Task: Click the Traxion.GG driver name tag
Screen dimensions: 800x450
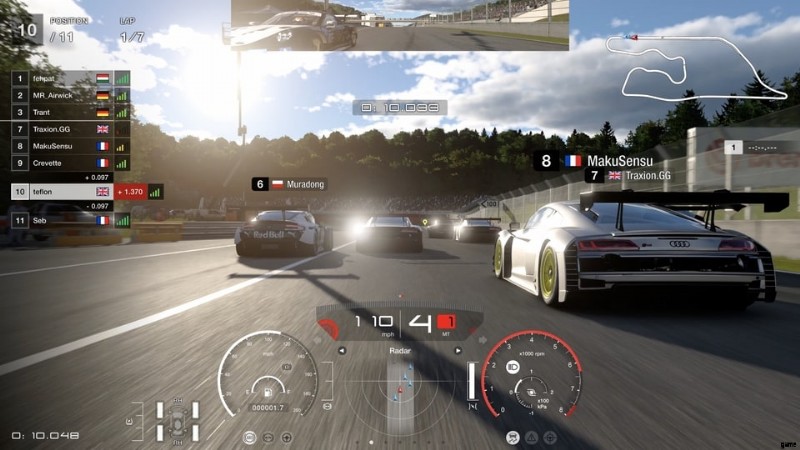Action: point(634,175)
